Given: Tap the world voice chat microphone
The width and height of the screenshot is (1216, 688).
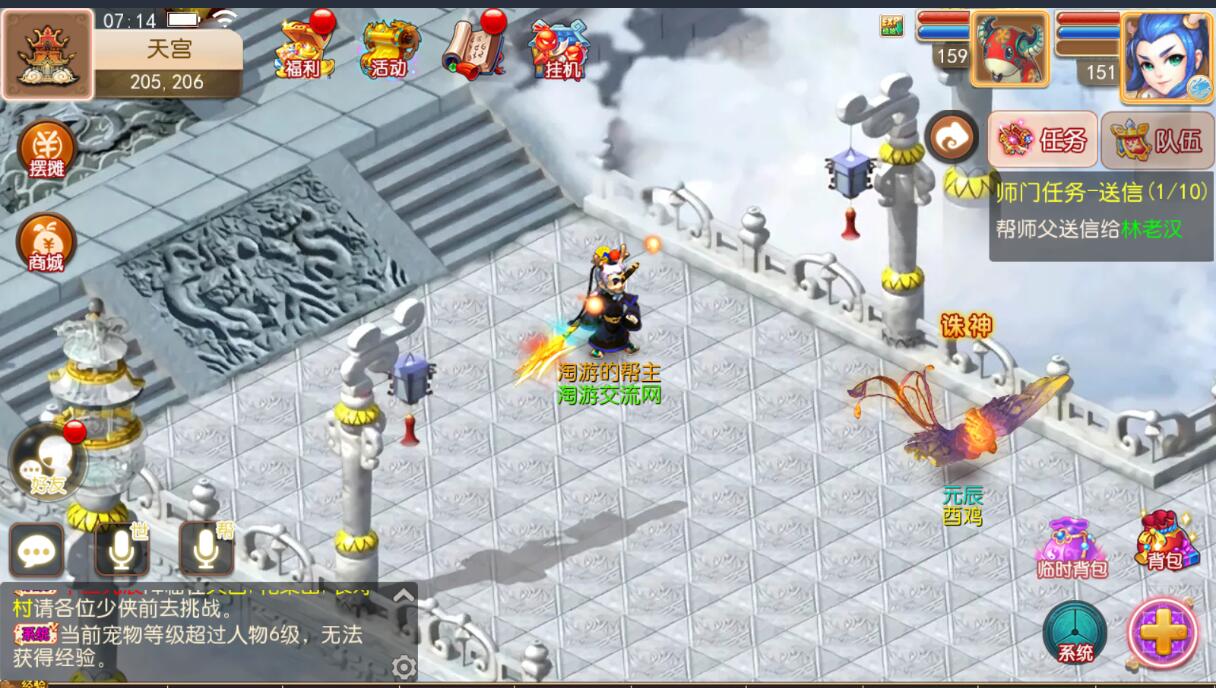Looking at the screenshot, I should 121,549.
